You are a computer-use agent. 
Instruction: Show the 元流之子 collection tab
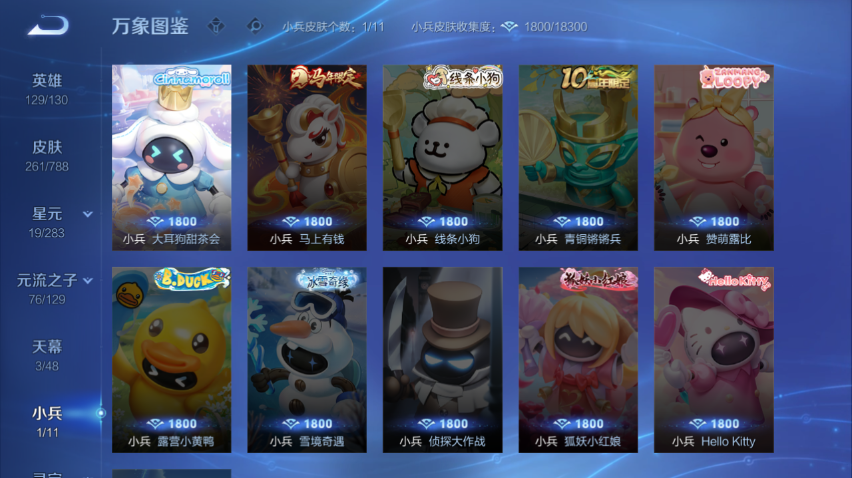click(47, 287)
